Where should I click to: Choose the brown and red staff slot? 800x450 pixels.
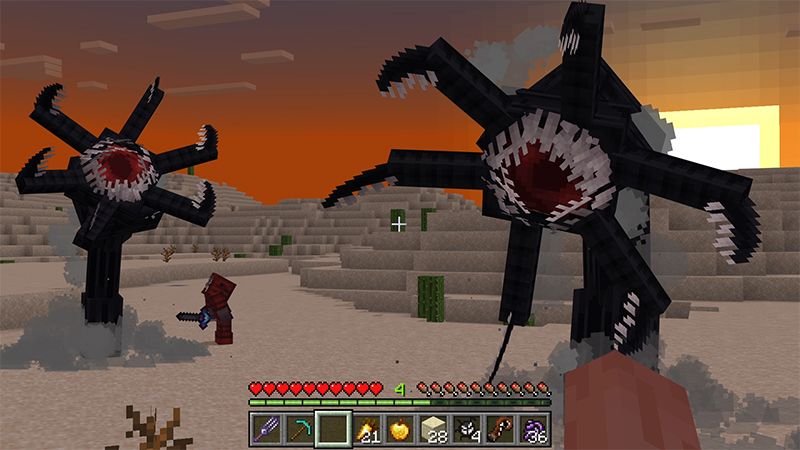click(x=499, y=428)
